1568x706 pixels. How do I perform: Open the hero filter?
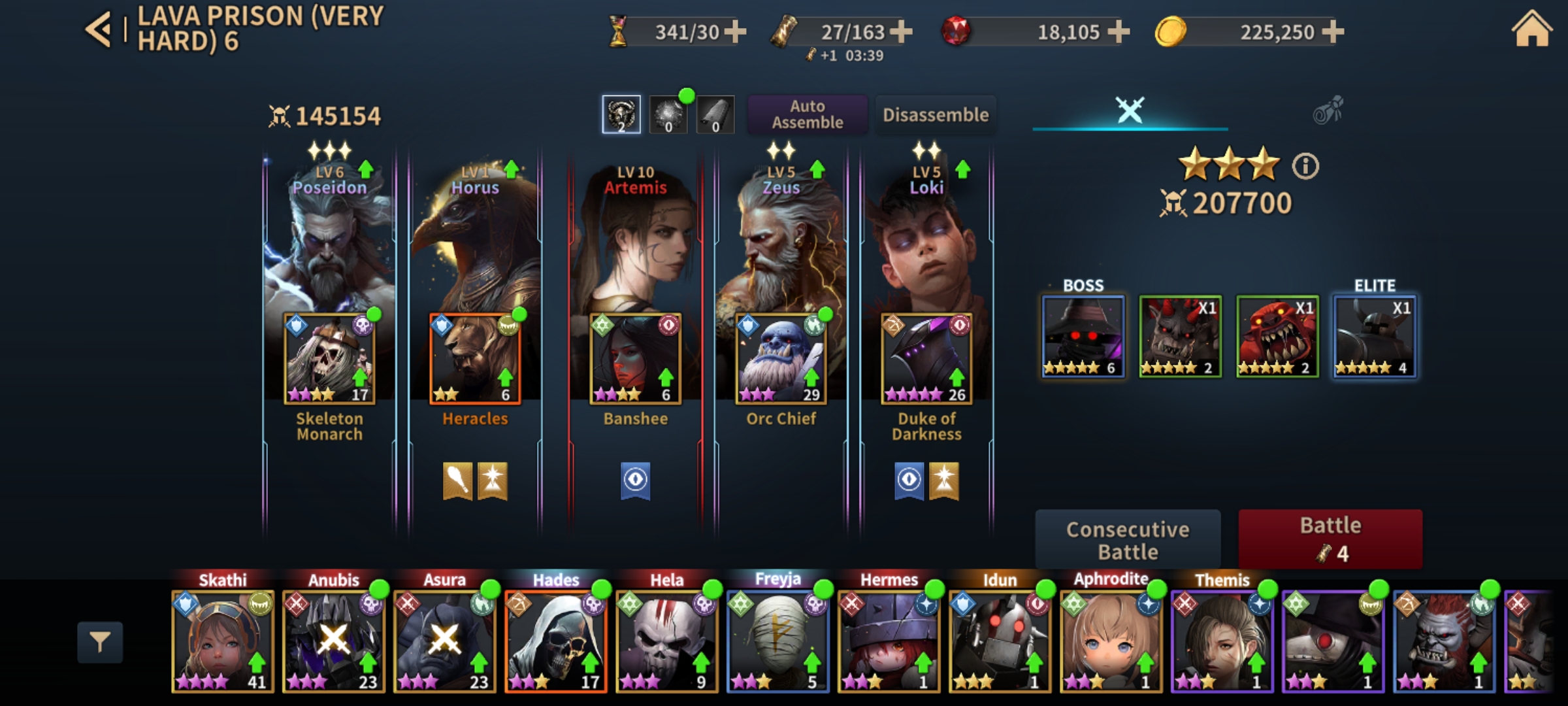click(x=100, y=642)
